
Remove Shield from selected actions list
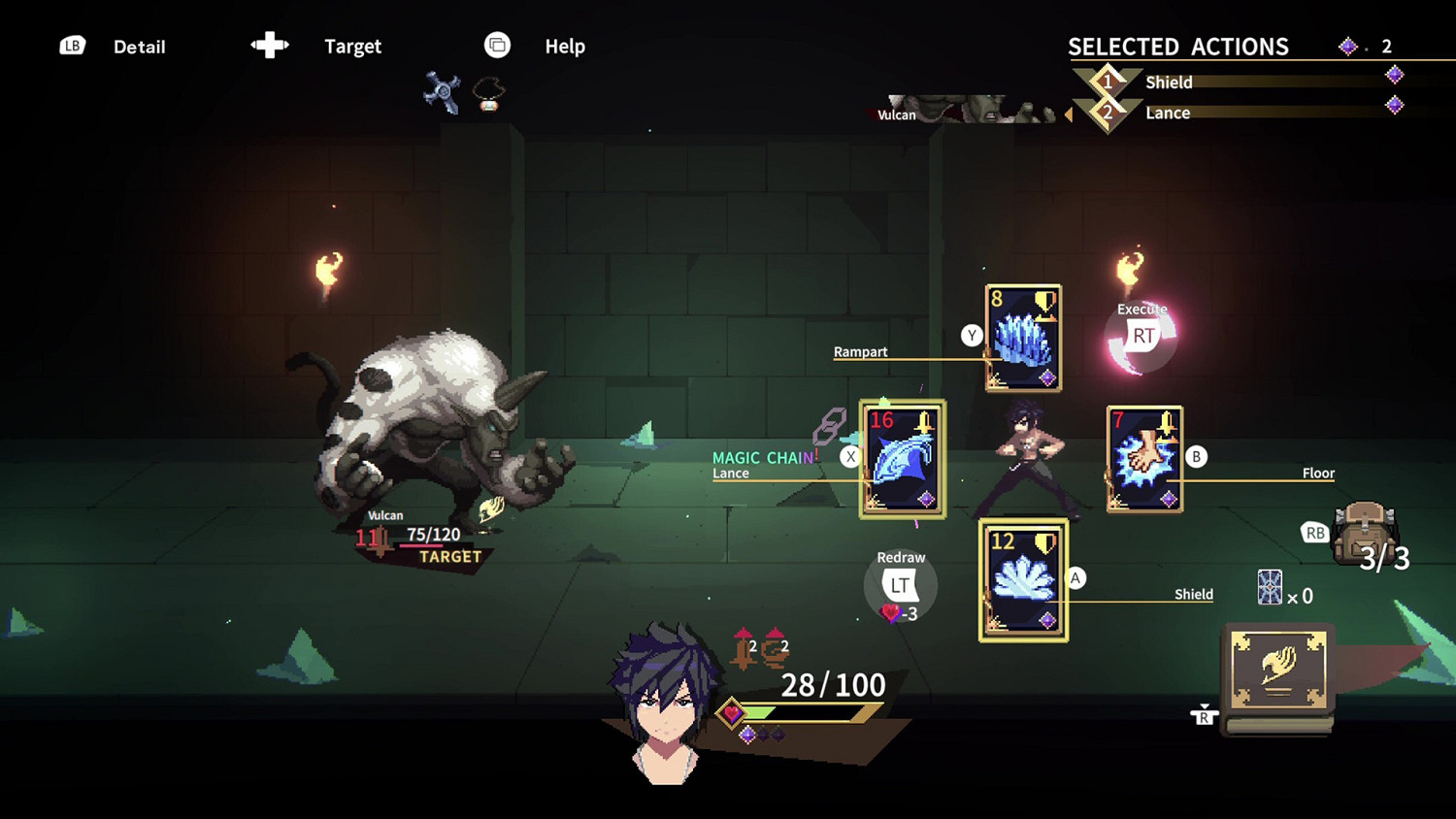pyautogui.click(x=1169, y=82)
